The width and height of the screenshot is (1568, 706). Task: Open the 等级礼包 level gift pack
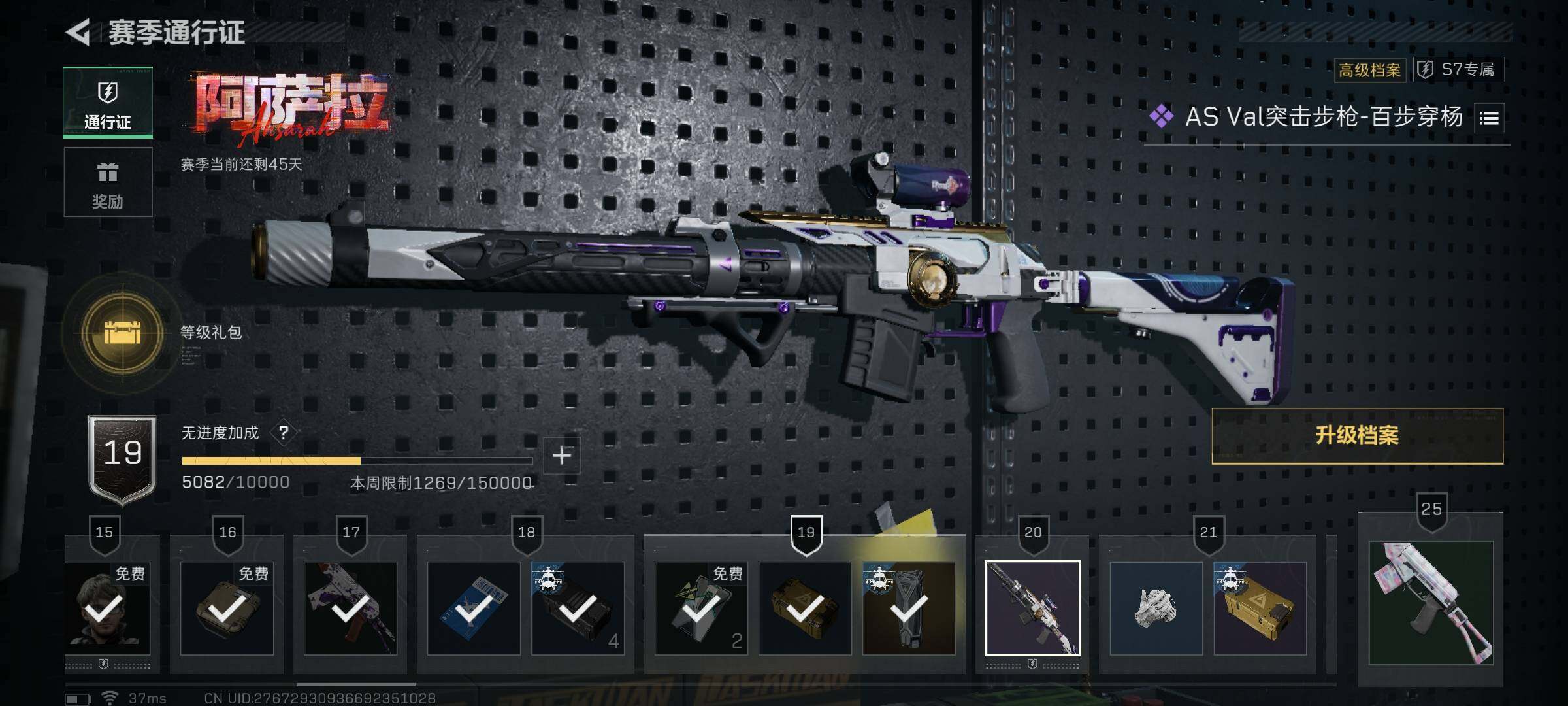point(123,334)
